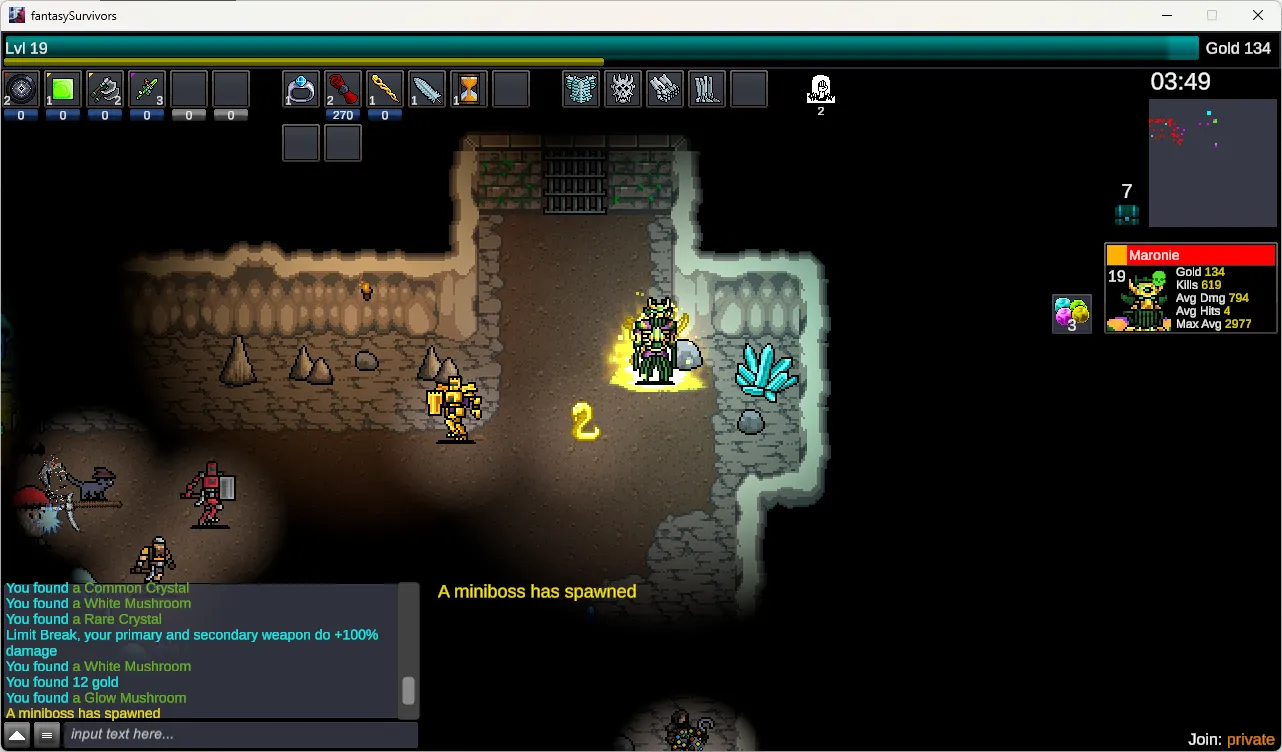This screenshot has width=1282, height=752.
Task: Click the horned skull helmet slot
Action: [x=623, y=90]
